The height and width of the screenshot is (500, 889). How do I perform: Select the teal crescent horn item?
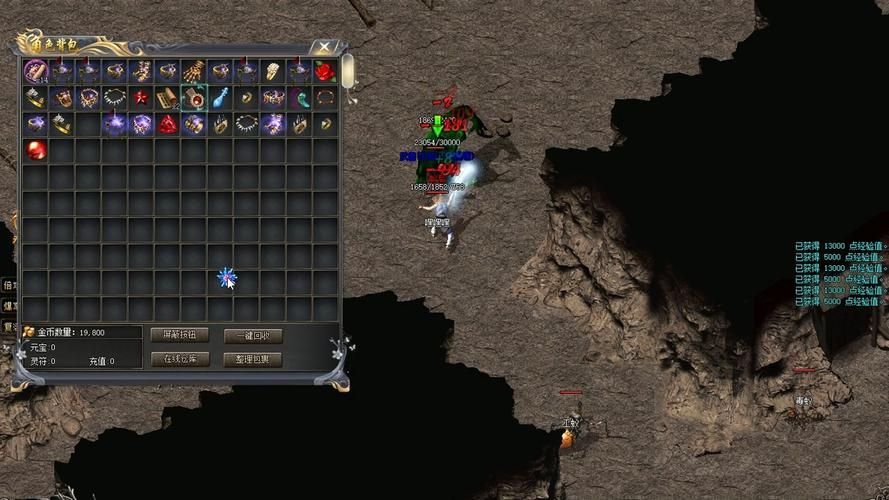[298, 98]
